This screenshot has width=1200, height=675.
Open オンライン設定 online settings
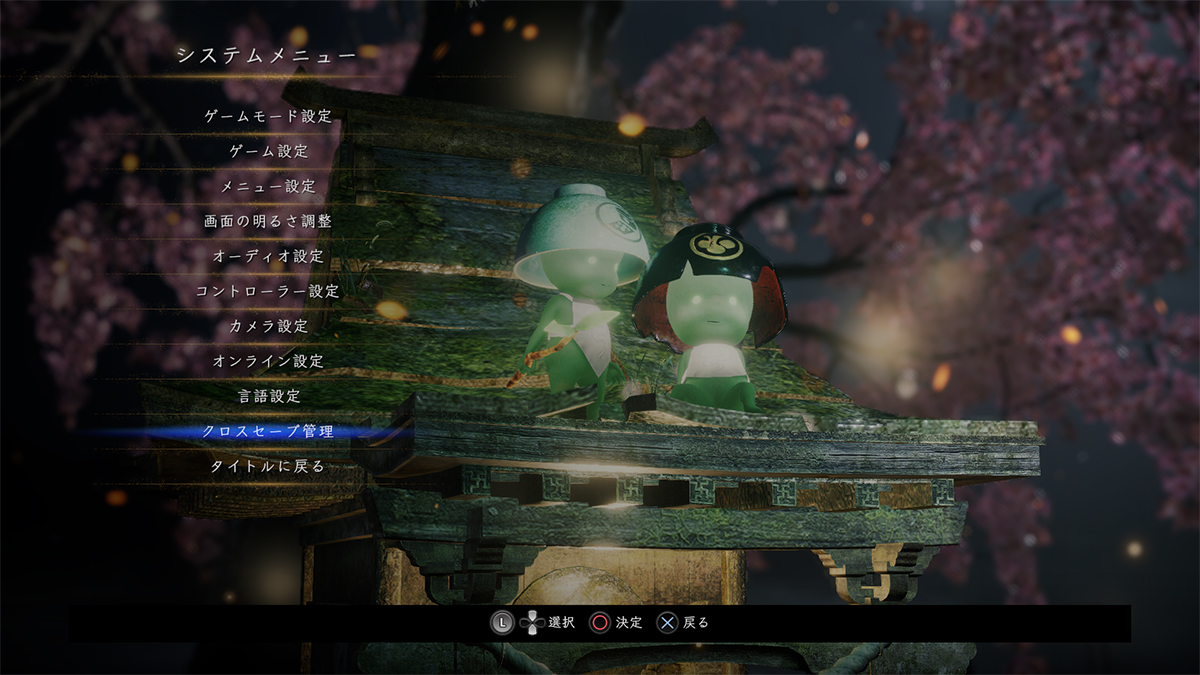268,361
